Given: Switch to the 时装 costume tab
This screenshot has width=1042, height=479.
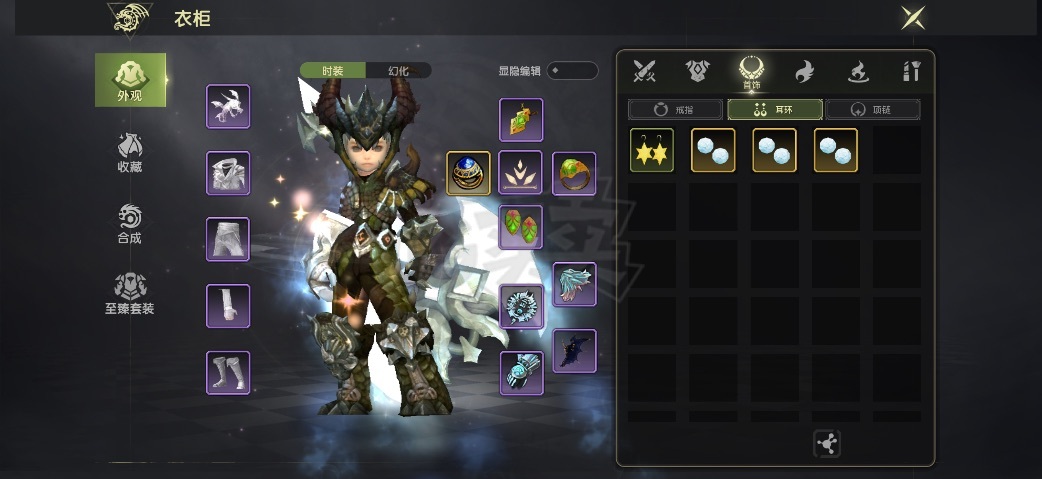Looking at the screenshot, I should (x=333, y=71).
